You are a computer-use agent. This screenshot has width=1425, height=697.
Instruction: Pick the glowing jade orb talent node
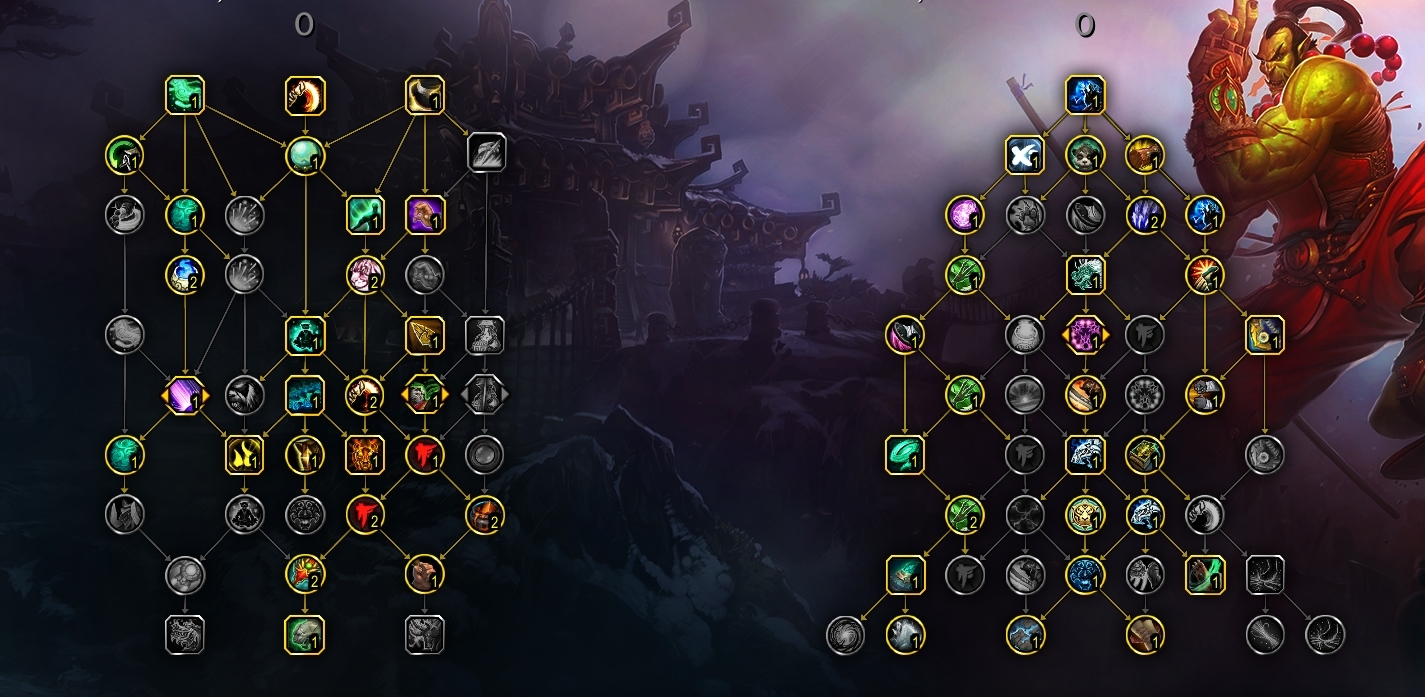click(305, 155)
